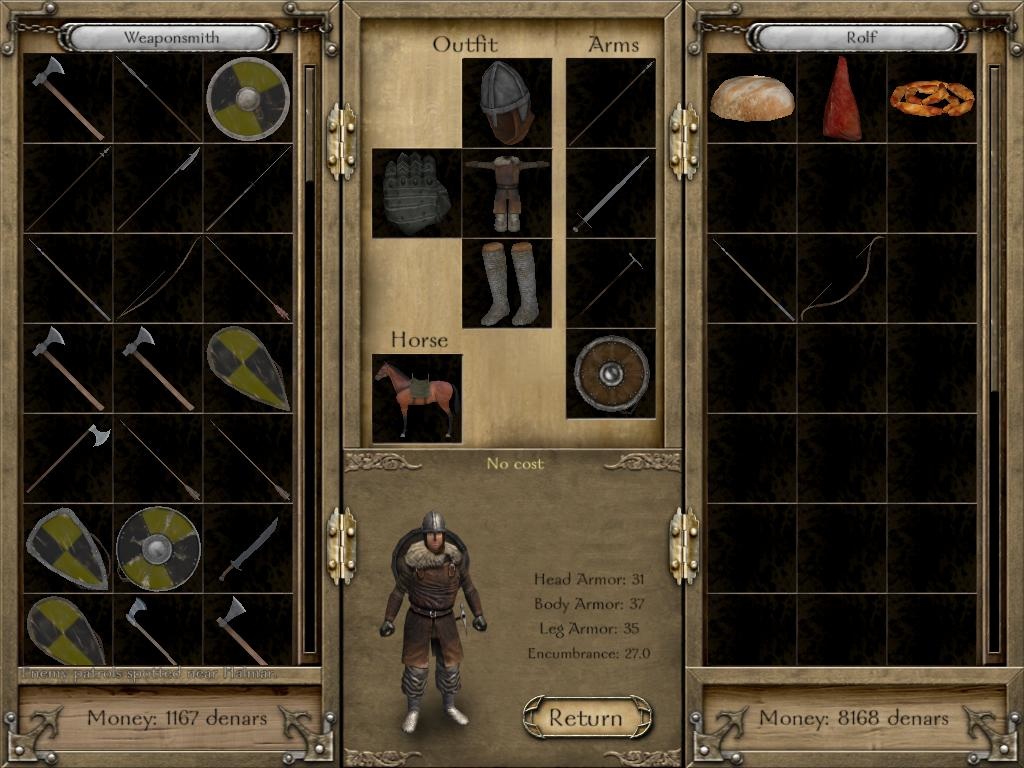Screen dimensions: 1024x768
Task: Select the equipped sword in Arms
Action: pos(610,193)
